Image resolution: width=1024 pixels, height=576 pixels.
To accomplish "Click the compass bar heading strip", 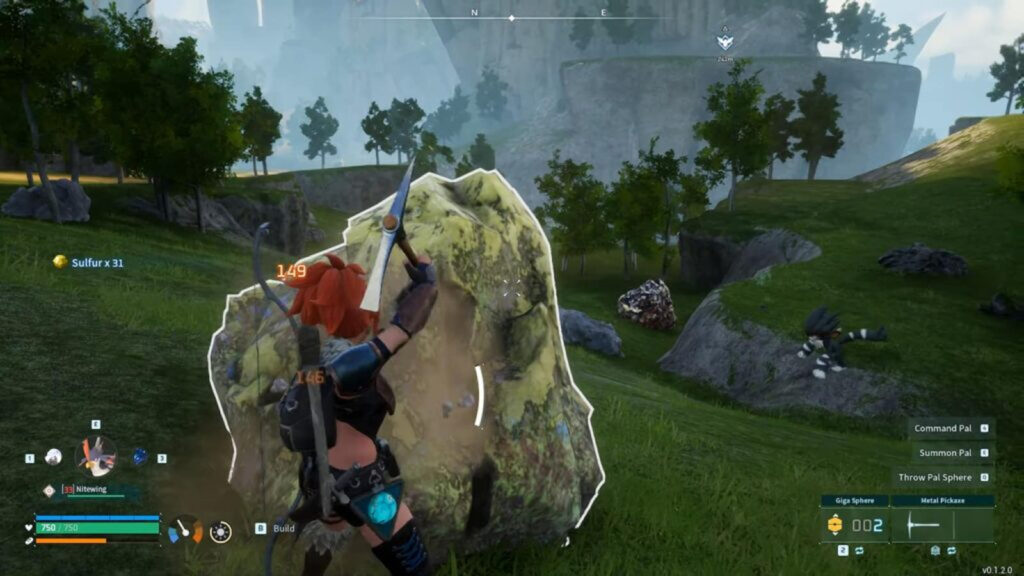I will point(512,16).
